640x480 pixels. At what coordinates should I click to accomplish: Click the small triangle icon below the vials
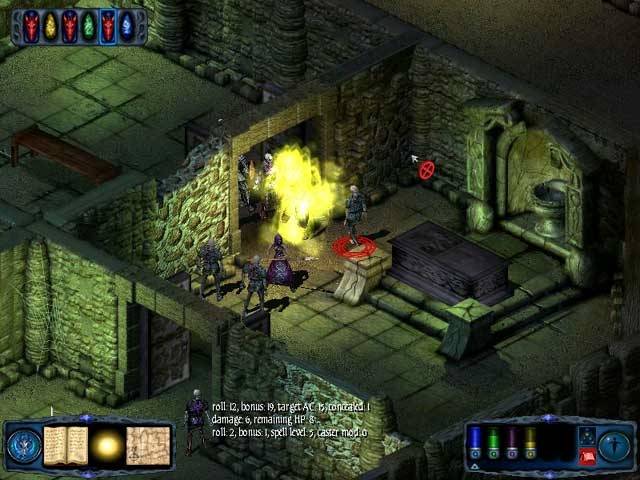[475, 467]
